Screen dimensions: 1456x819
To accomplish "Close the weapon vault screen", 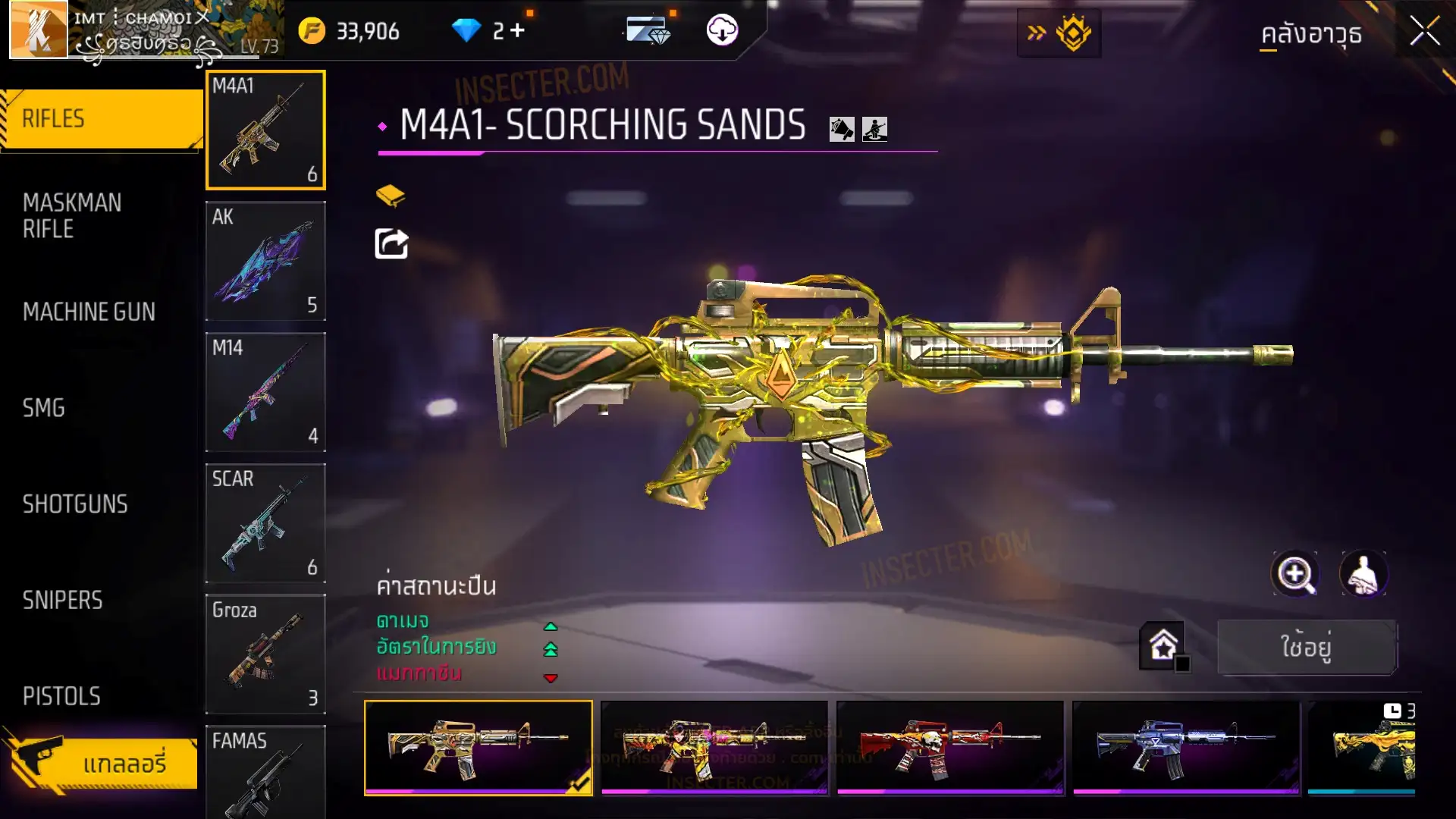I will click(x=1424, y=32).
